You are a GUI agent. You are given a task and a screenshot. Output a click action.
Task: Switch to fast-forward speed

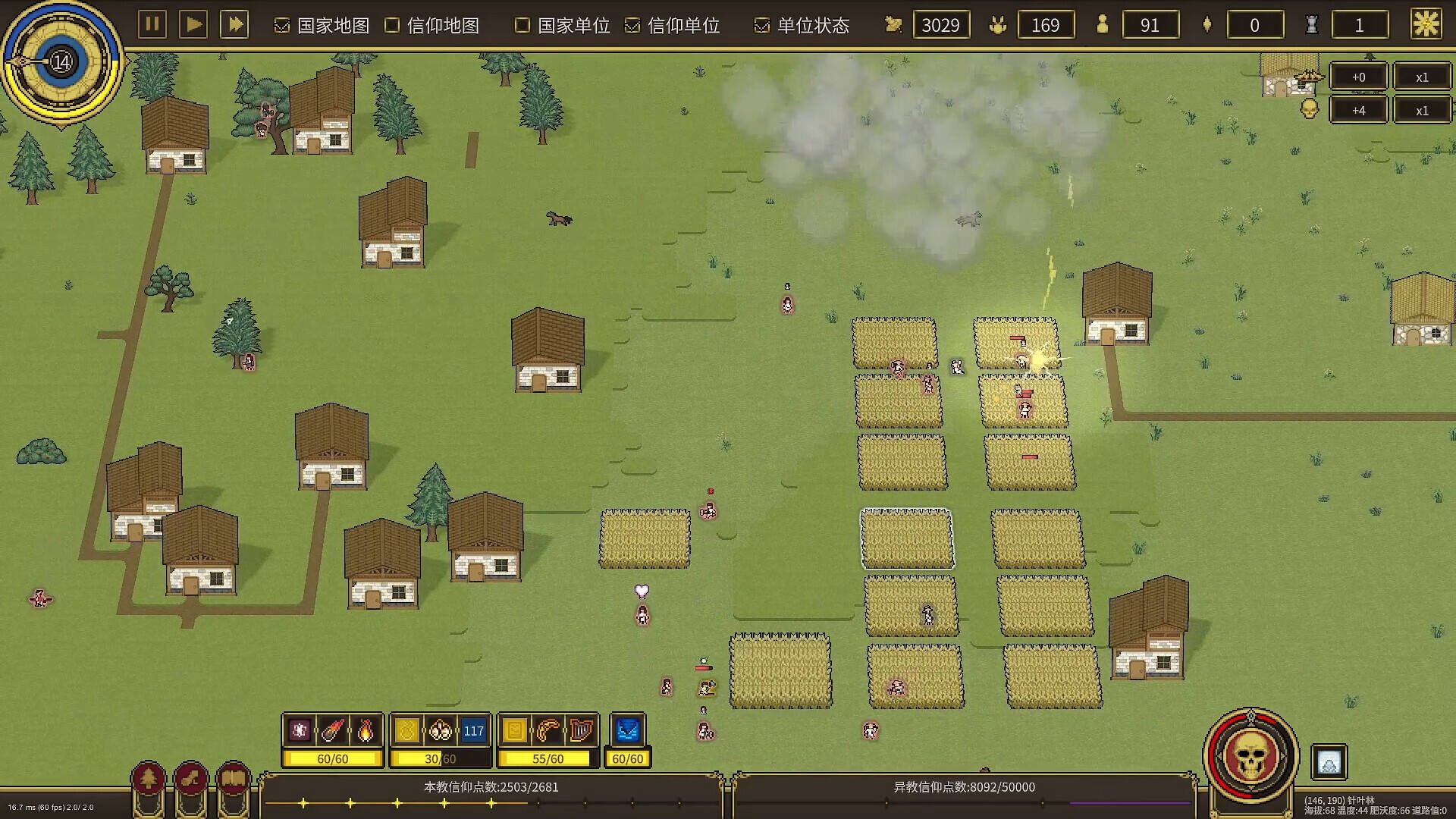coord(235,24)
